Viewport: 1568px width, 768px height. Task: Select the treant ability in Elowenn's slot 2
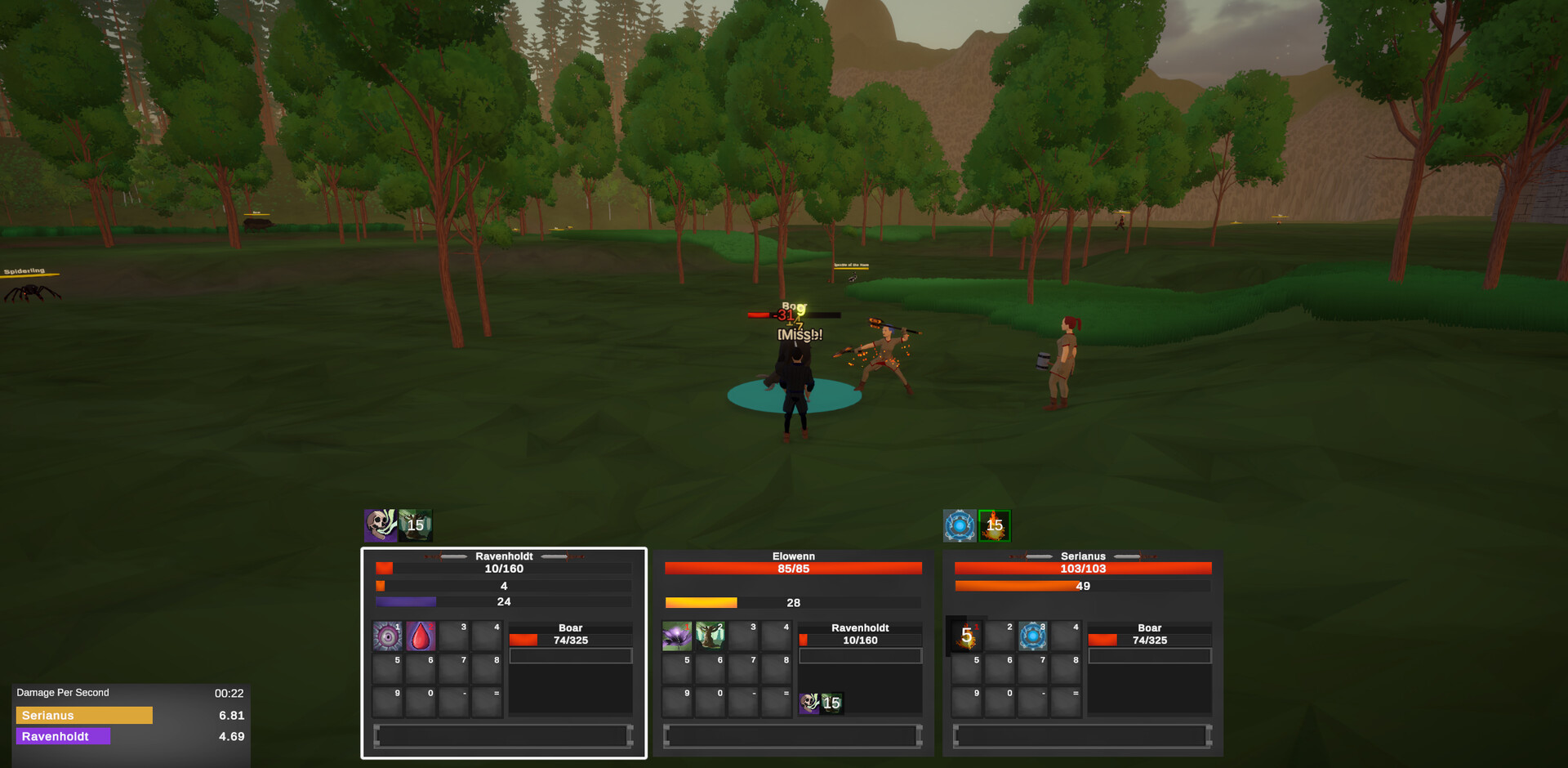(x=710, y=636)
